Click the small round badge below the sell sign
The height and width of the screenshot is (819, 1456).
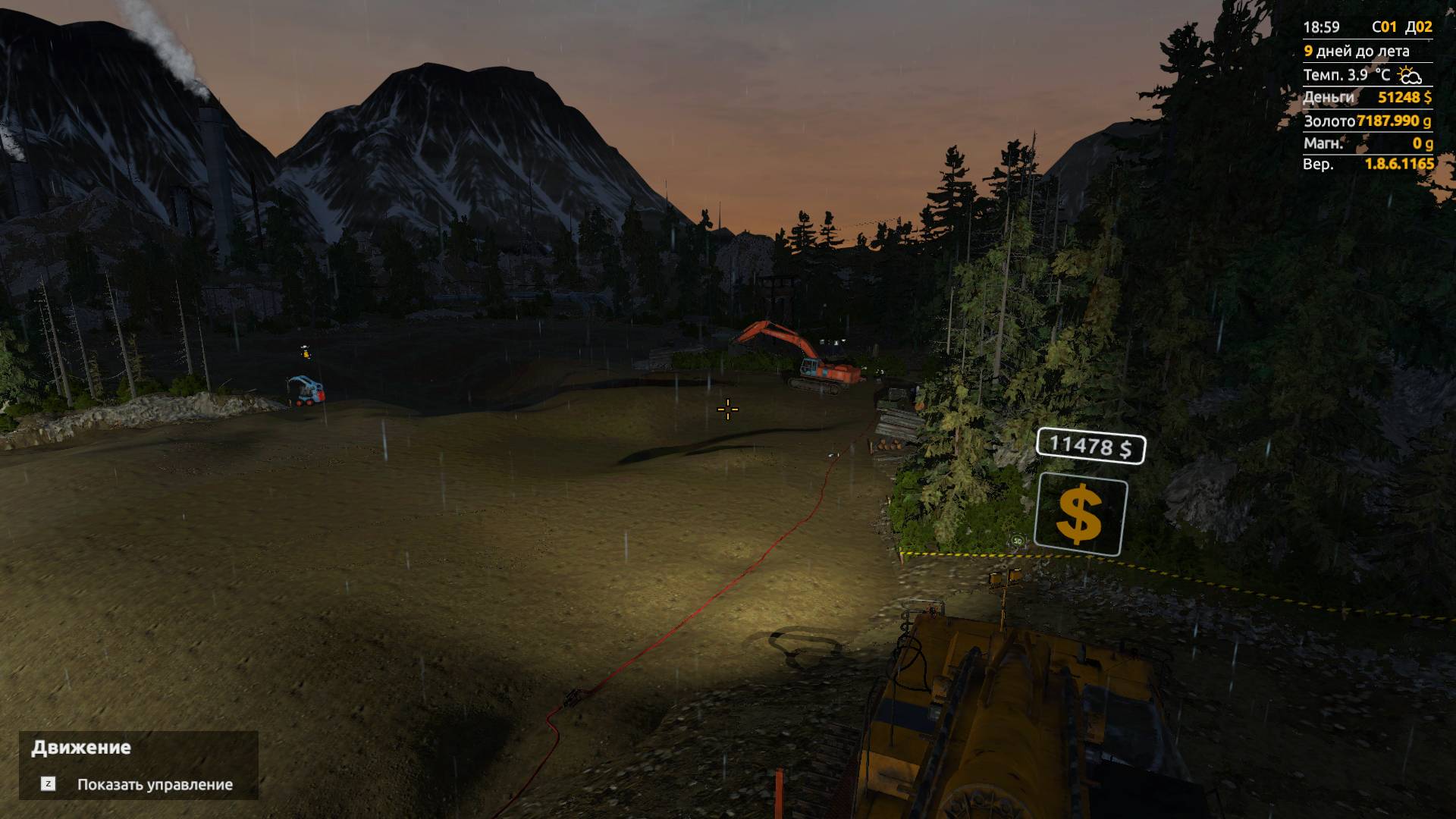[1018, 540]
